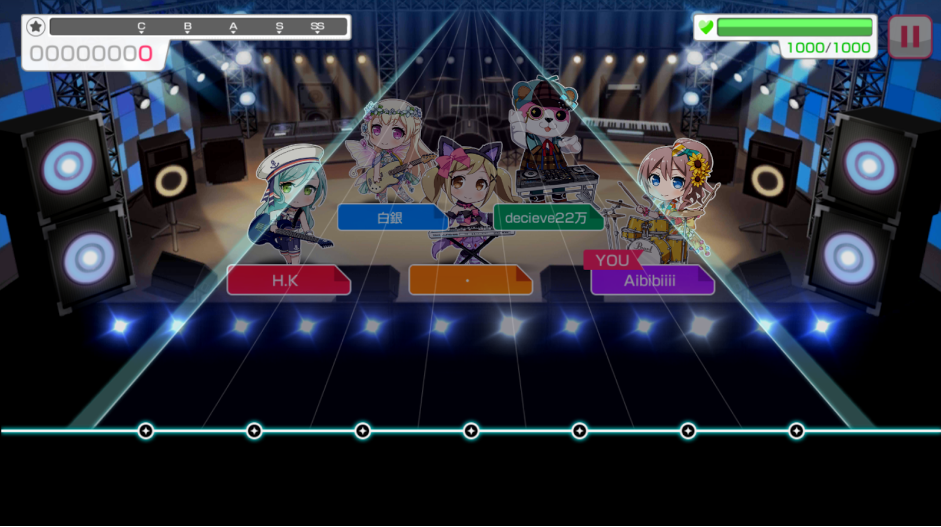The height and width of the screenshot is (527, 941).
Task: Choose the decieve22万 player name tag
Action: coord(548,217)
